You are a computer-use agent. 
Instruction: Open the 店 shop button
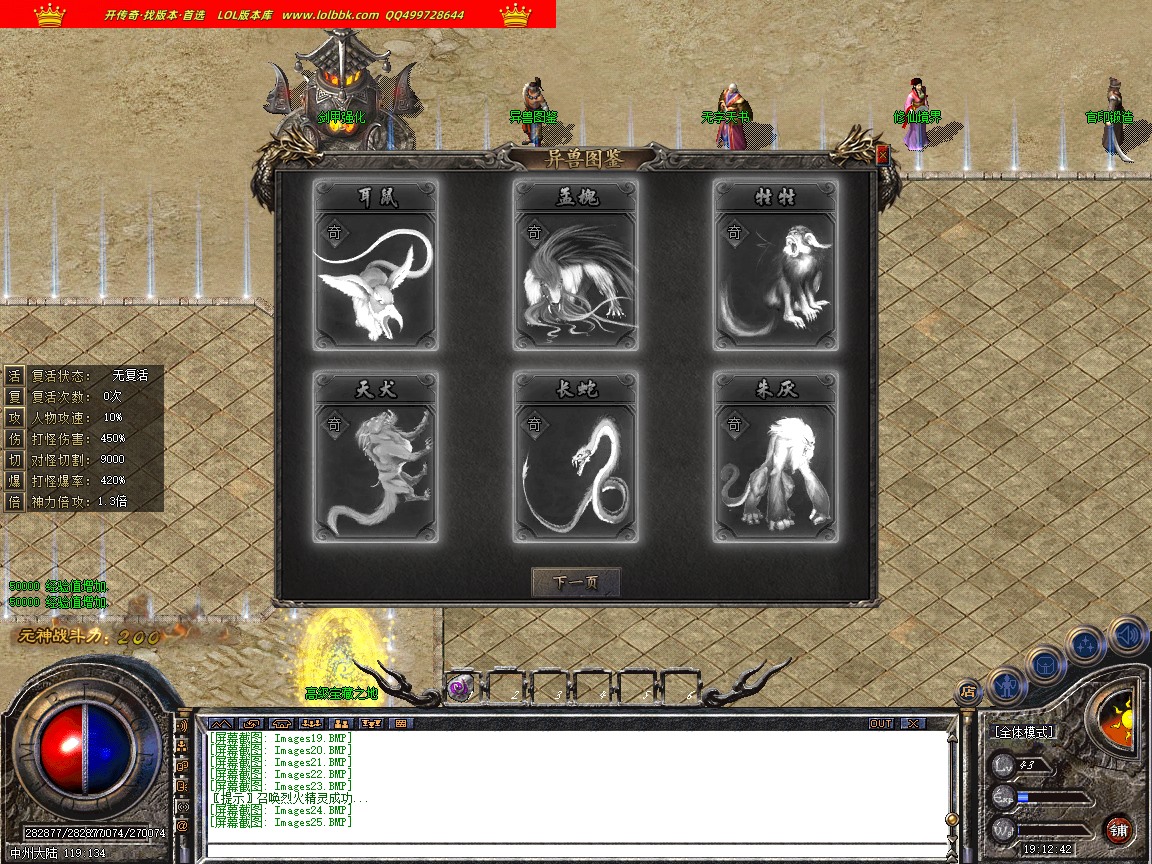point(967,690)
